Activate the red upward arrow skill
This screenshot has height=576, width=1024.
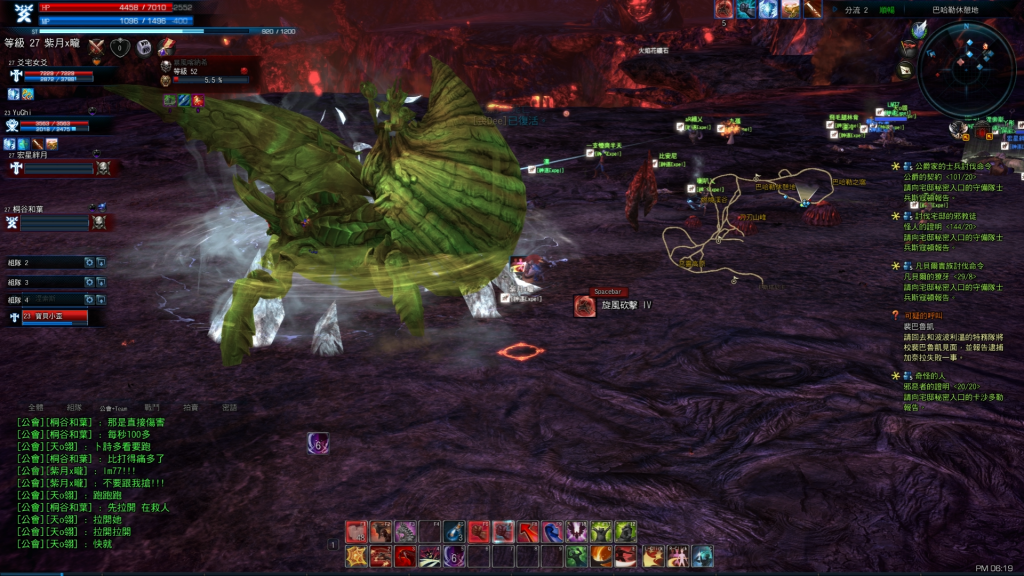pos(527,532)
